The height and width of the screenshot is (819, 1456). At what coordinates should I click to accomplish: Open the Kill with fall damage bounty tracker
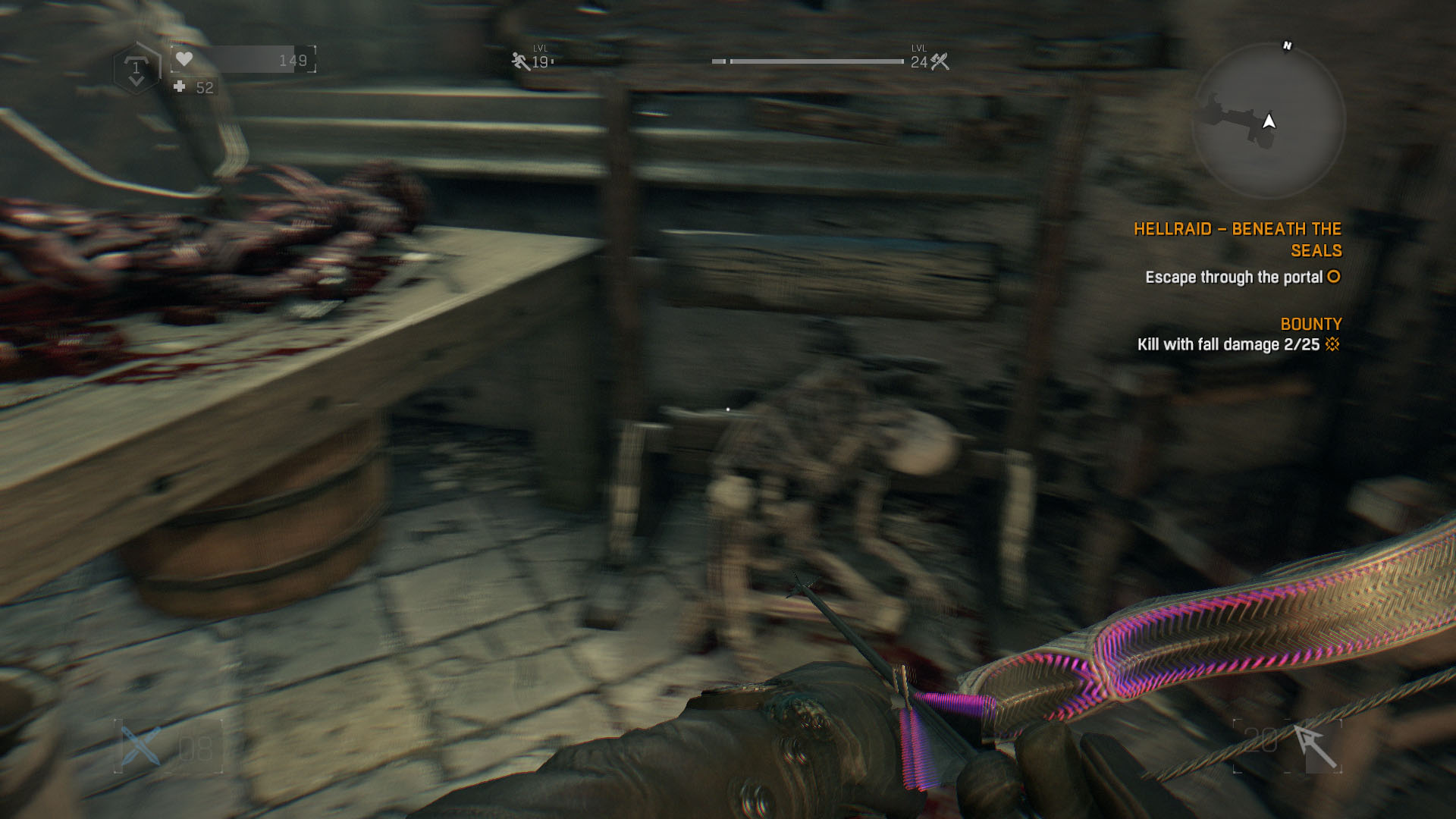pyautogui.click(x=1228, y=344)
